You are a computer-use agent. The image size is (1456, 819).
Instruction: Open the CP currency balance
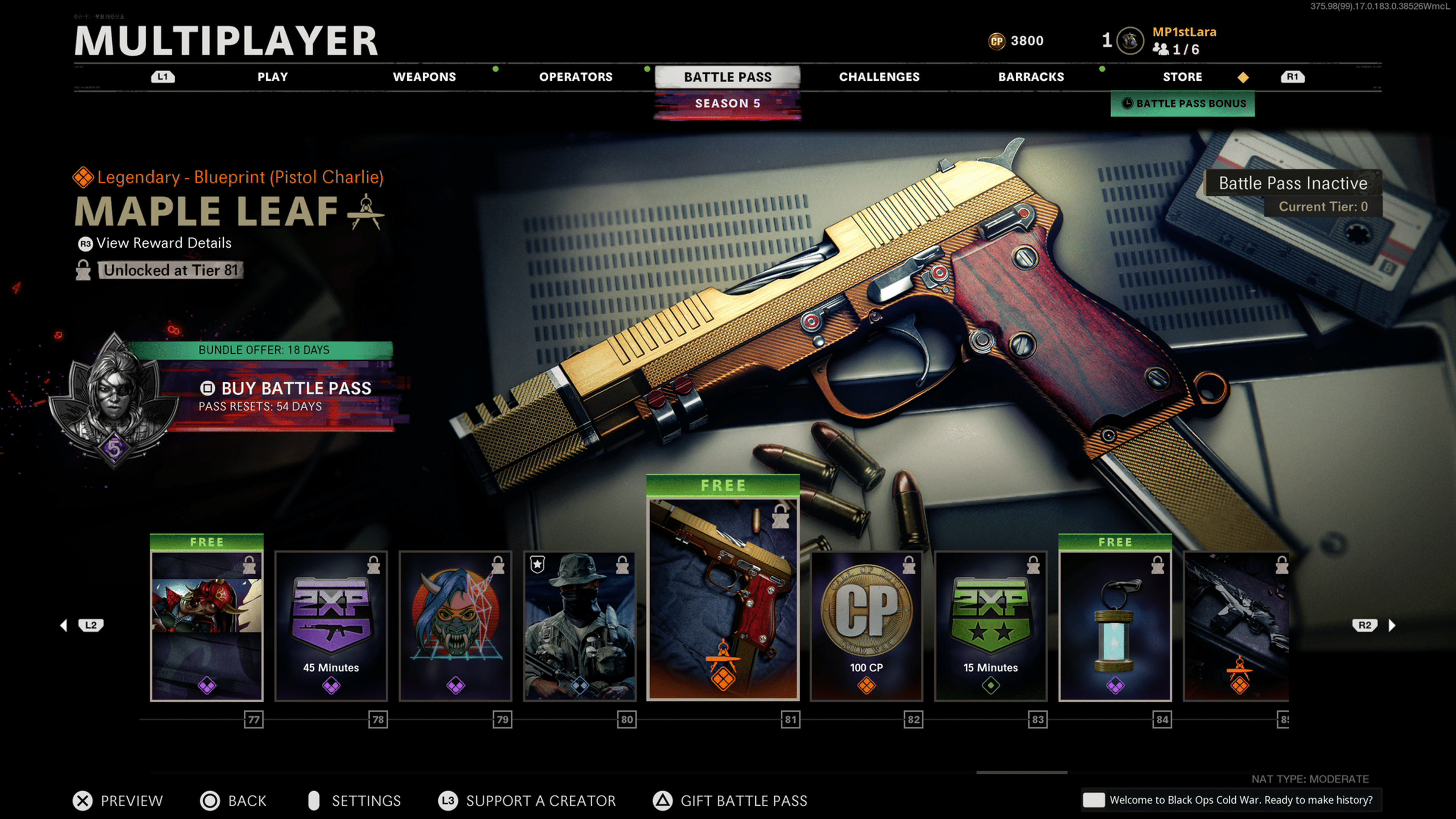pyautogui.click(x=1016, y=41)
